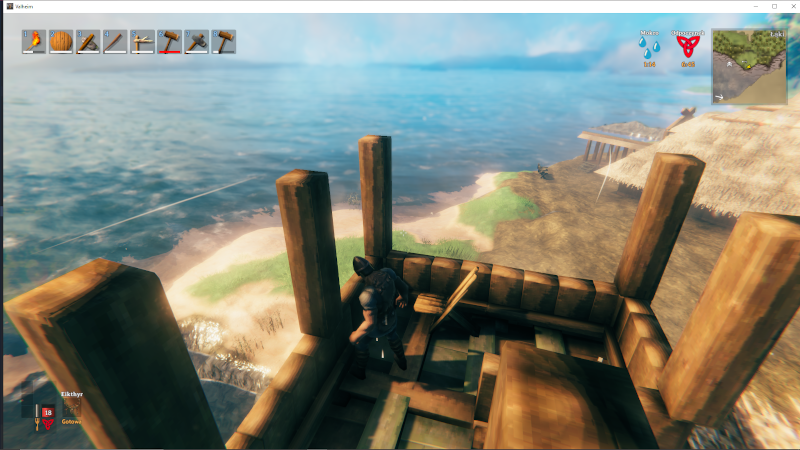Click the red Odpoczynek rested status icon
The image size is (800, 450).
(688, 48)
